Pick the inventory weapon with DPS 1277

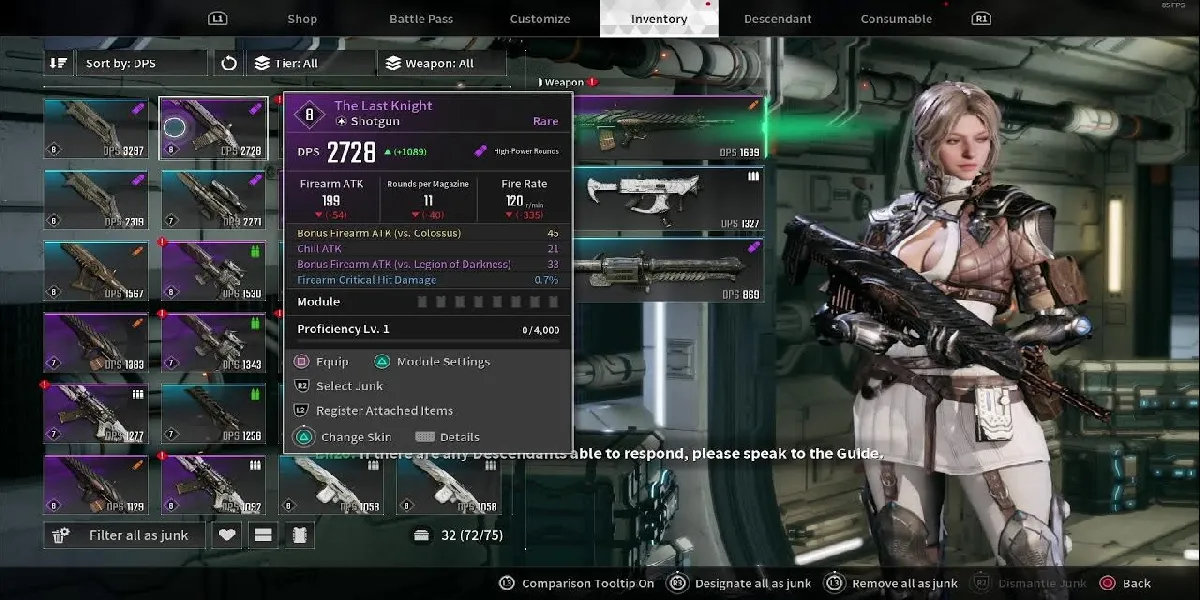click(x=96, y=413)
